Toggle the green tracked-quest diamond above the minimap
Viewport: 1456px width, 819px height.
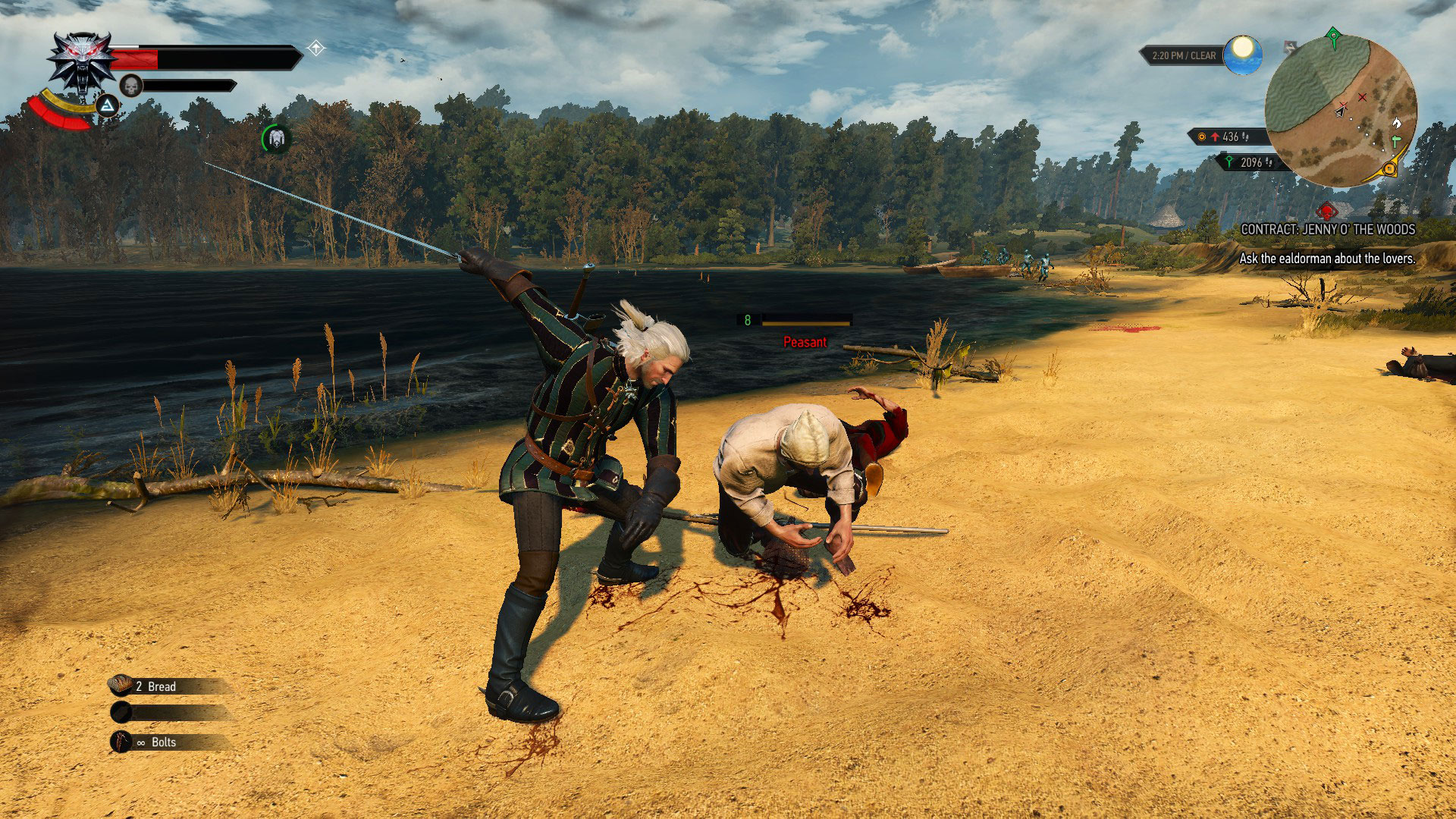point(1334,36)
